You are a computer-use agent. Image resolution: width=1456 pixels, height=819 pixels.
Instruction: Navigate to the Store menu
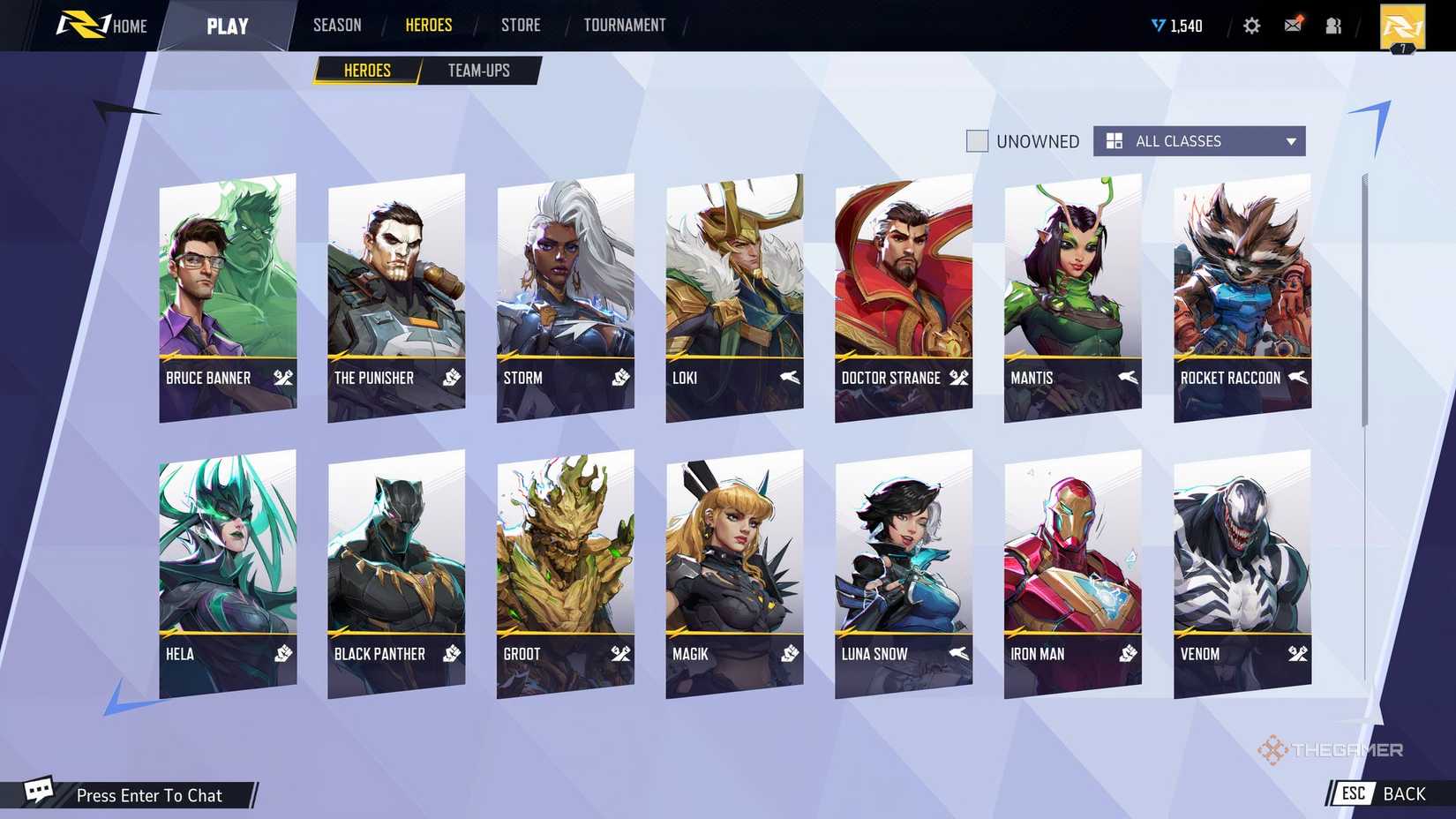(520, 25)
